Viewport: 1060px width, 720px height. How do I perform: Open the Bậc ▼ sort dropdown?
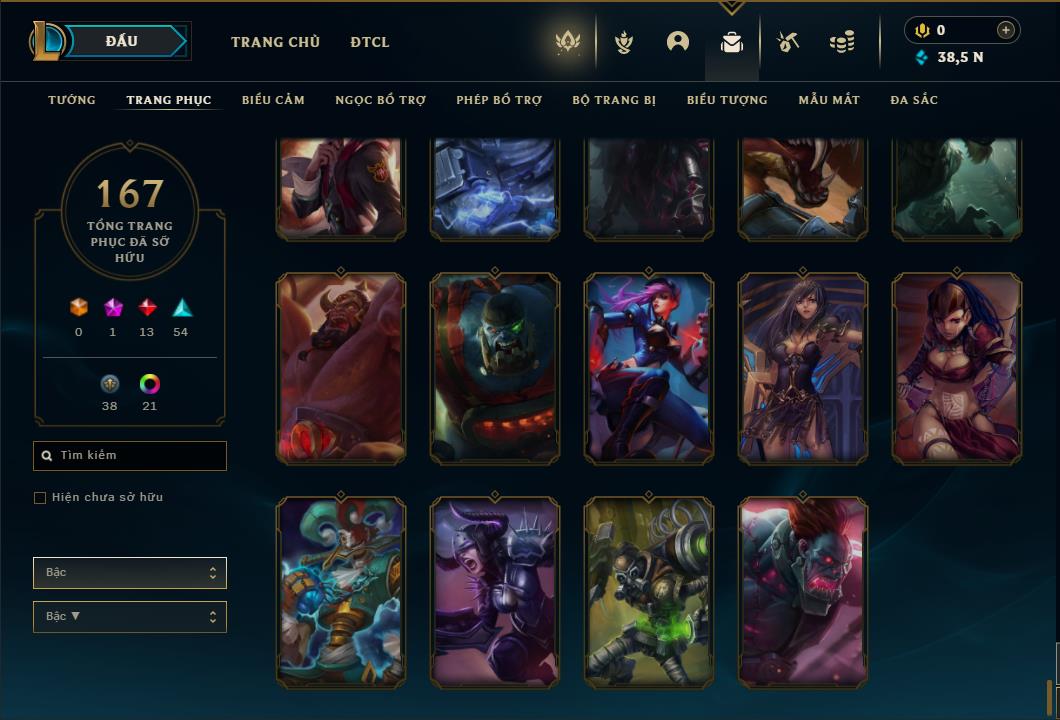click(x=130, y=616)
